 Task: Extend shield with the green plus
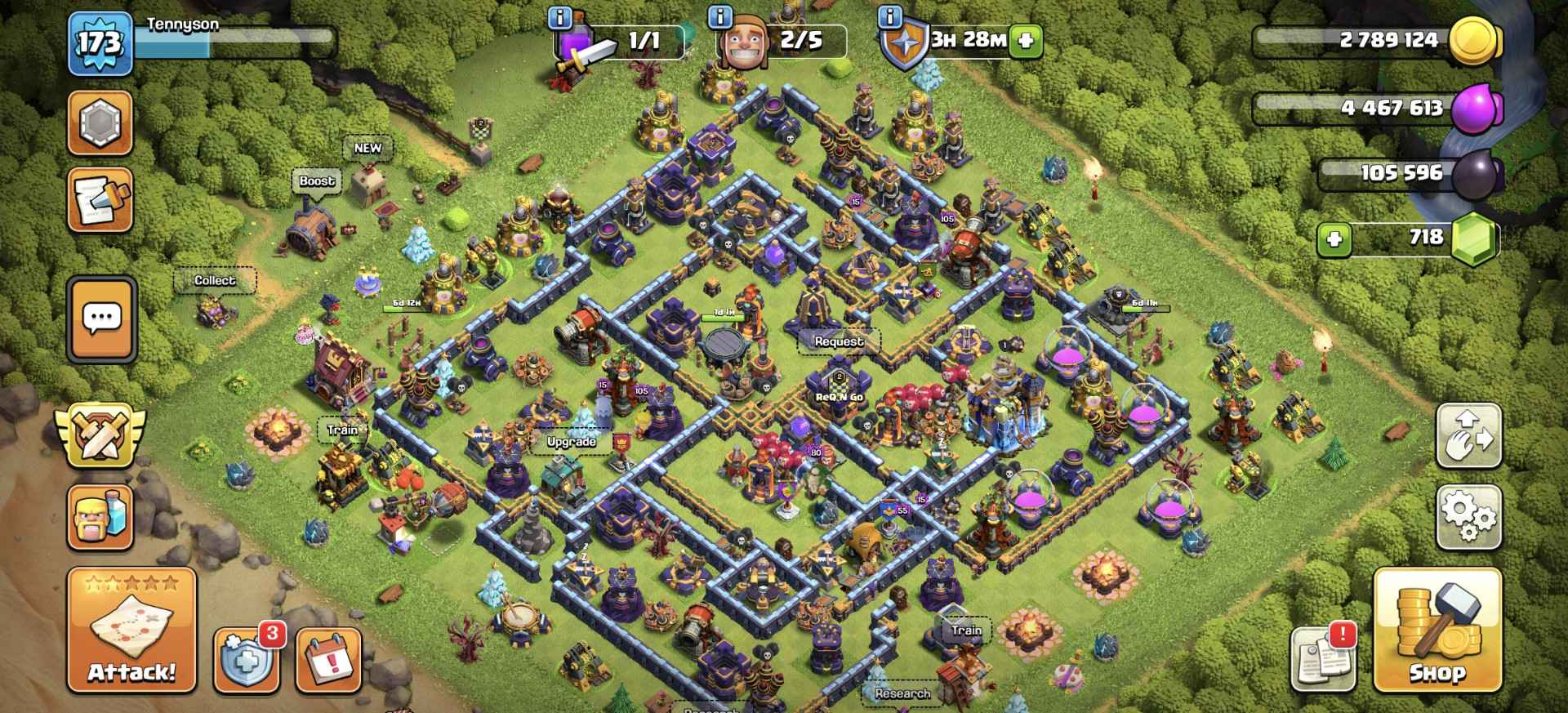point(1027,40)
